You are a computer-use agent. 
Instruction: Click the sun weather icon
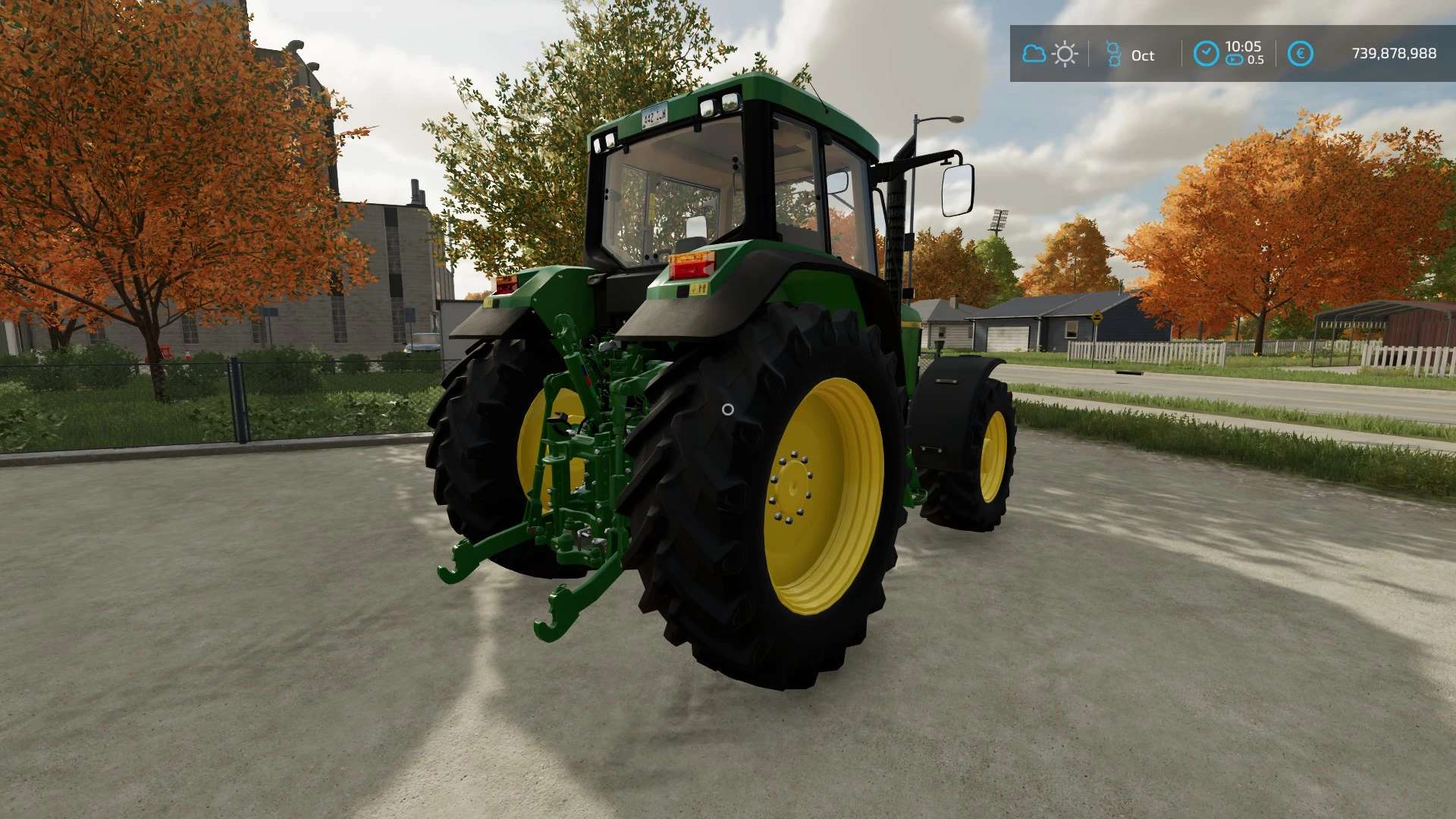point(1065,54)
